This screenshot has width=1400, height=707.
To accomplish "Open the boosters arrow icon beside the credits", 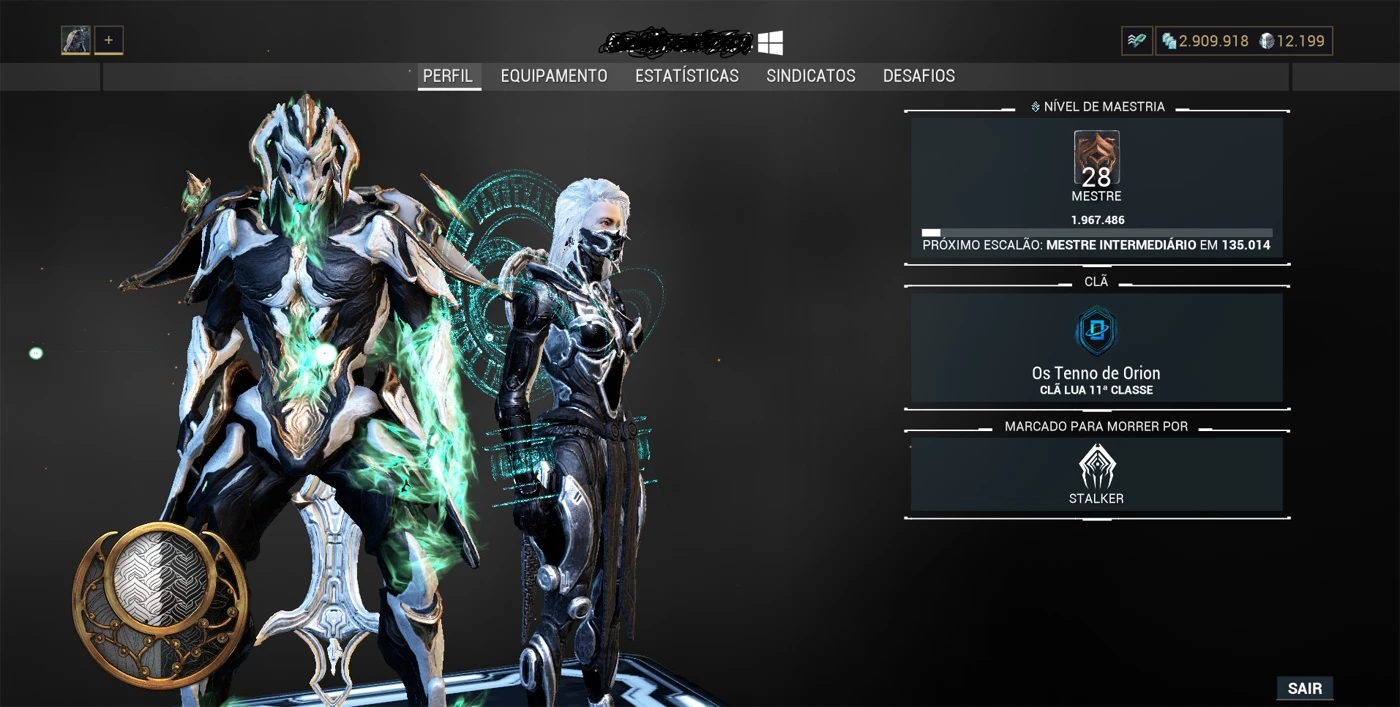I will 1137,41.
